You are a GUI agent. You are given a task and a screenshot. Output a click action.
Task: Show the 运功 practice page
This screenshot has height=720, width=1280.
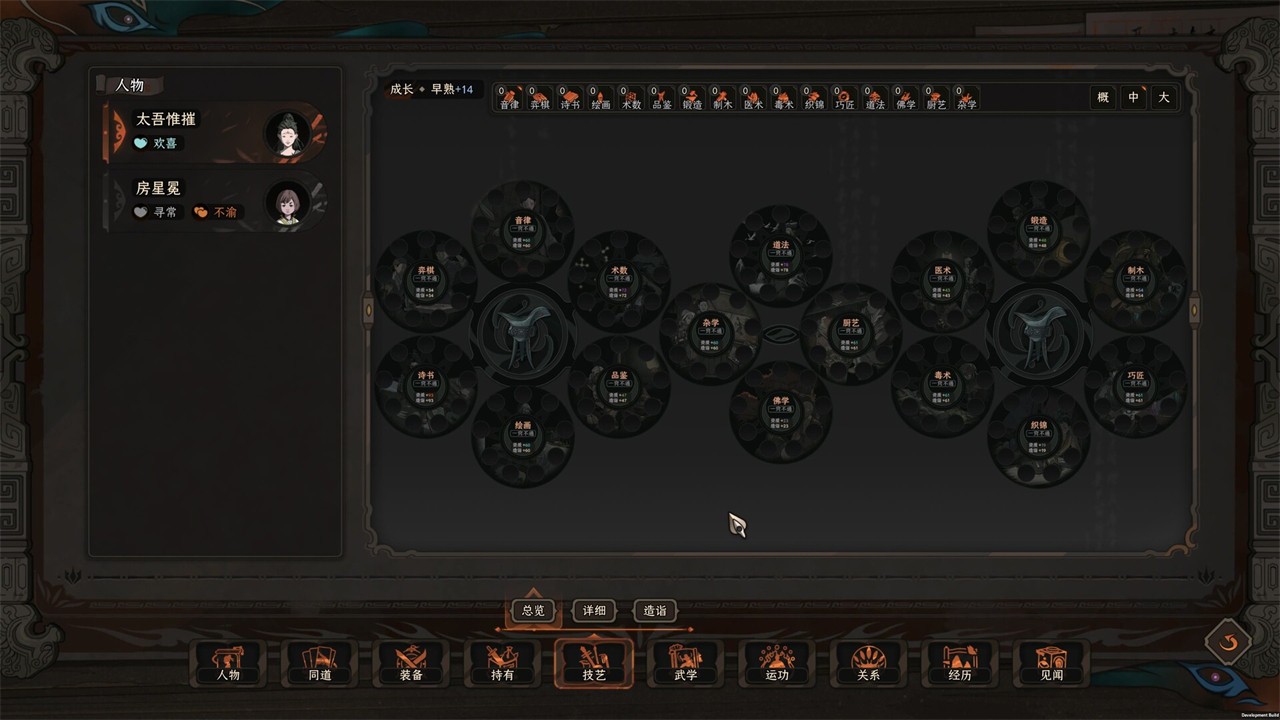click(777, 664)
